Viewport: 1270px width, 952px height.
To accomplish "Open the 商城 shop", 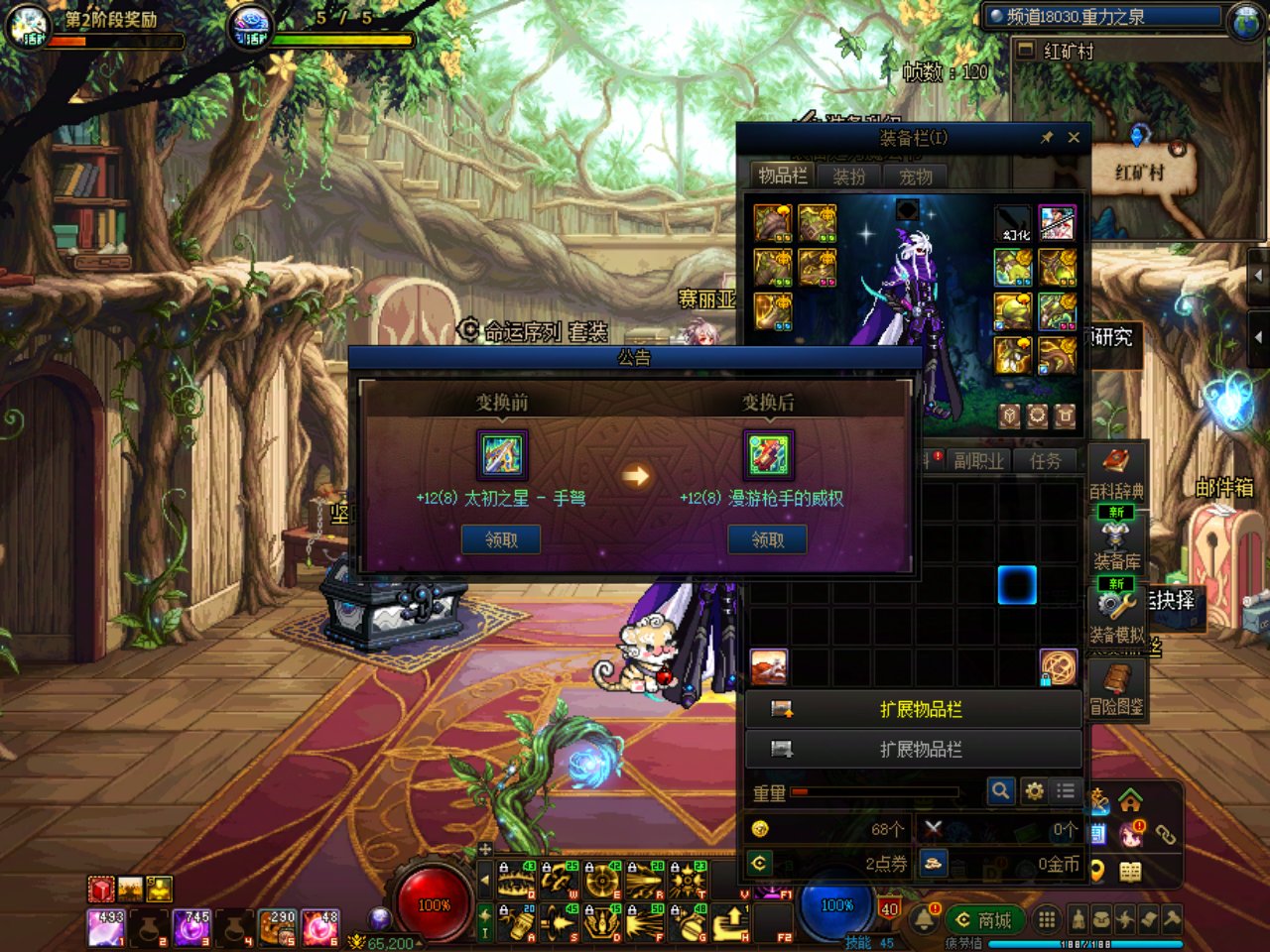I will 983,920.
